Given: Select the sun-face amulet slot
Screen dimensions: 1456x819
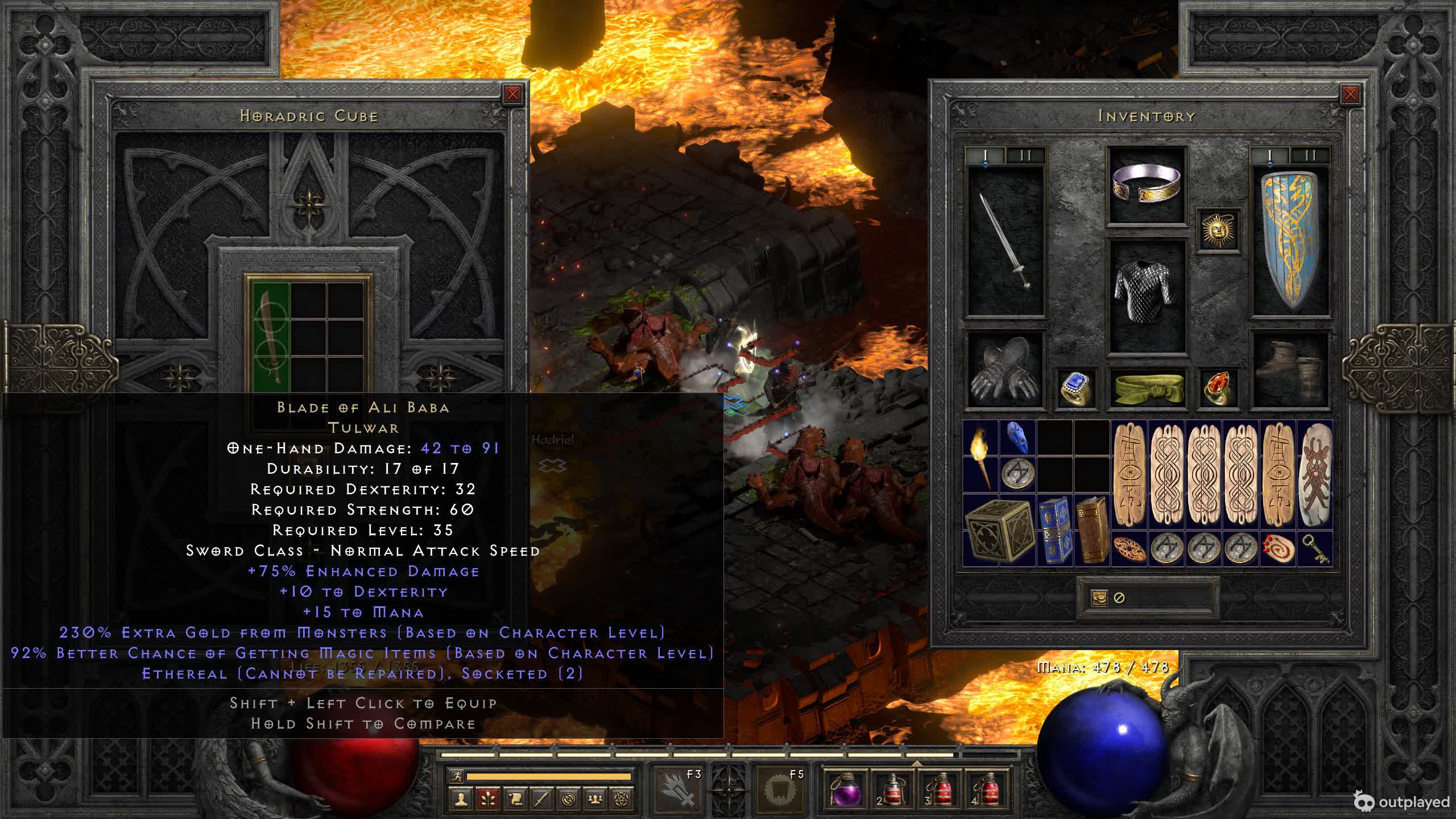Looking at the screenshot, I should pos(1218,230).
